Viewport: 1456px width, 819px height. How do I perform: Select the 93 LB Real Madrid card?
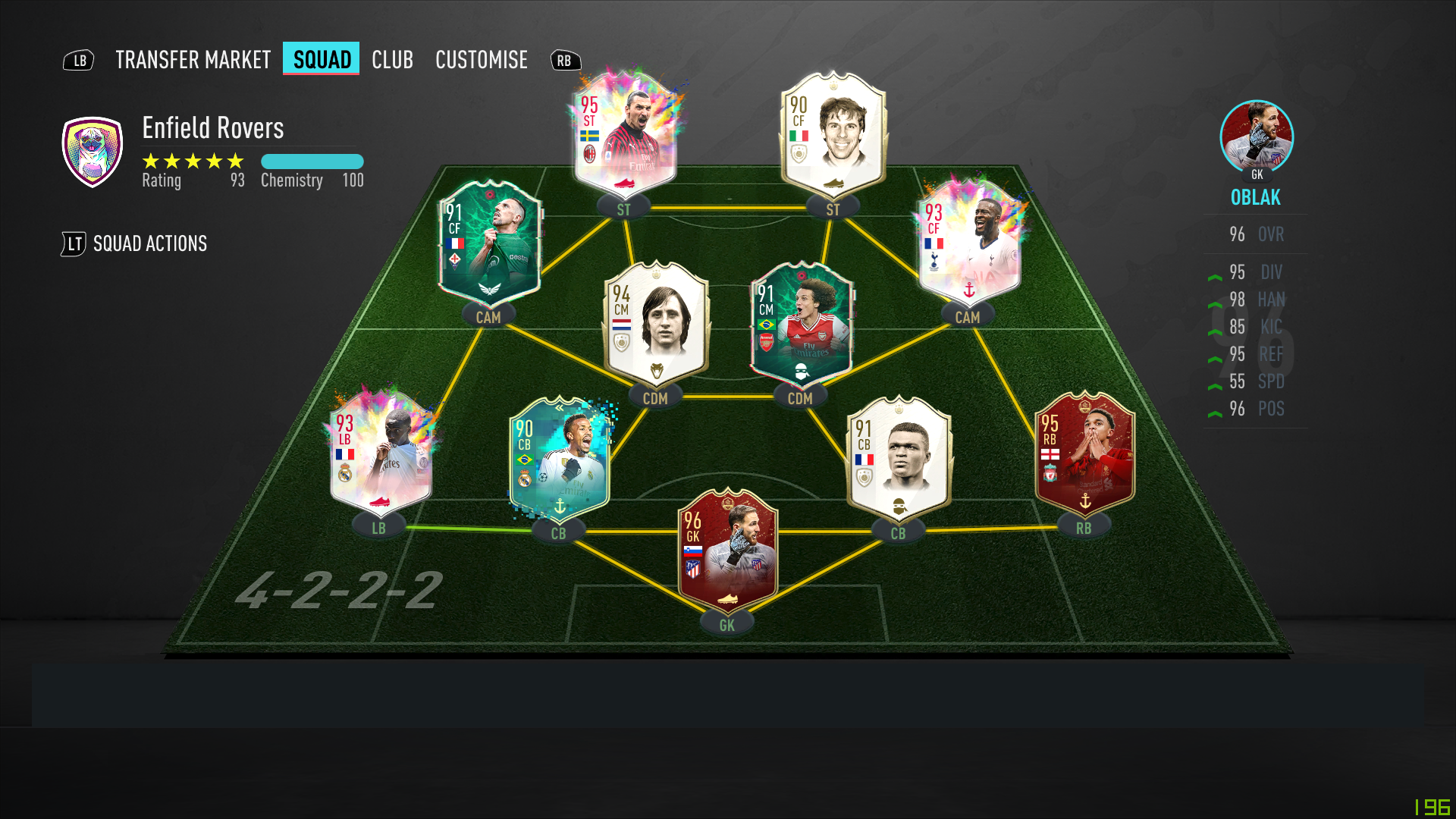click(x=381, y=453)
